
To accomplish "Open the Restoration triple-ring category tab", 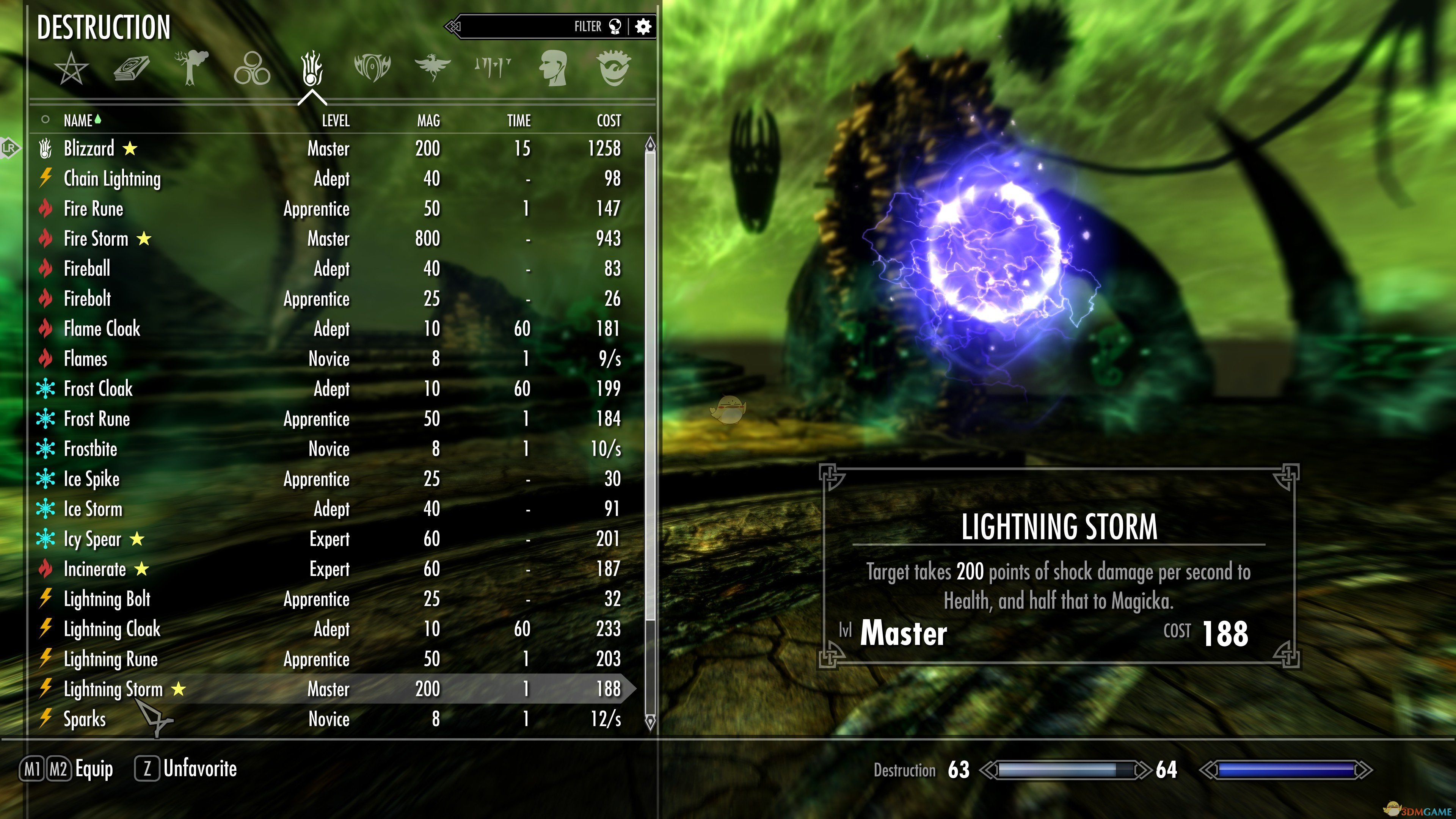I will click(x=252, y=68).
